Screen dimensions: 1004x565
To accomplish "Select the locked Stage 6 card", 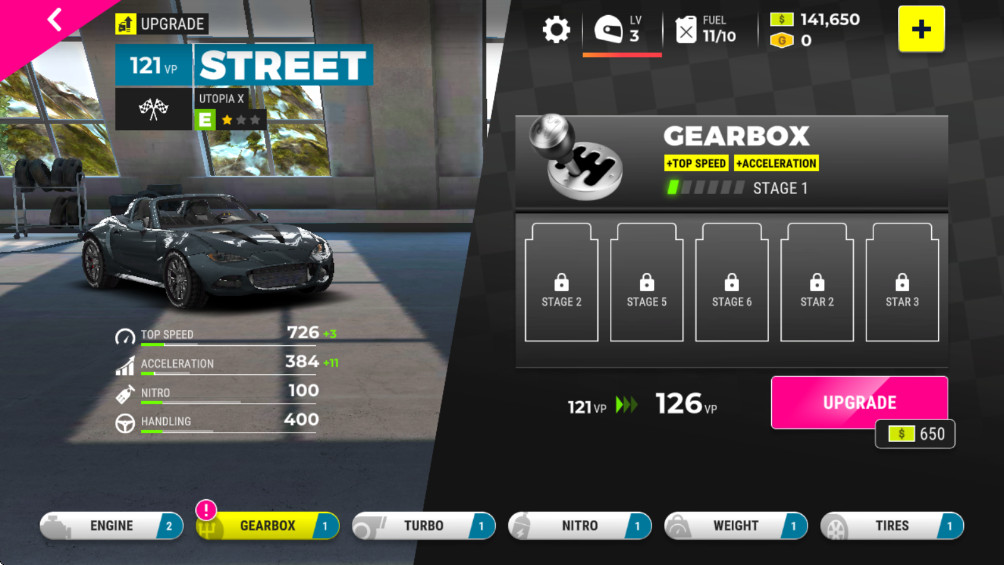I will 732,283.
